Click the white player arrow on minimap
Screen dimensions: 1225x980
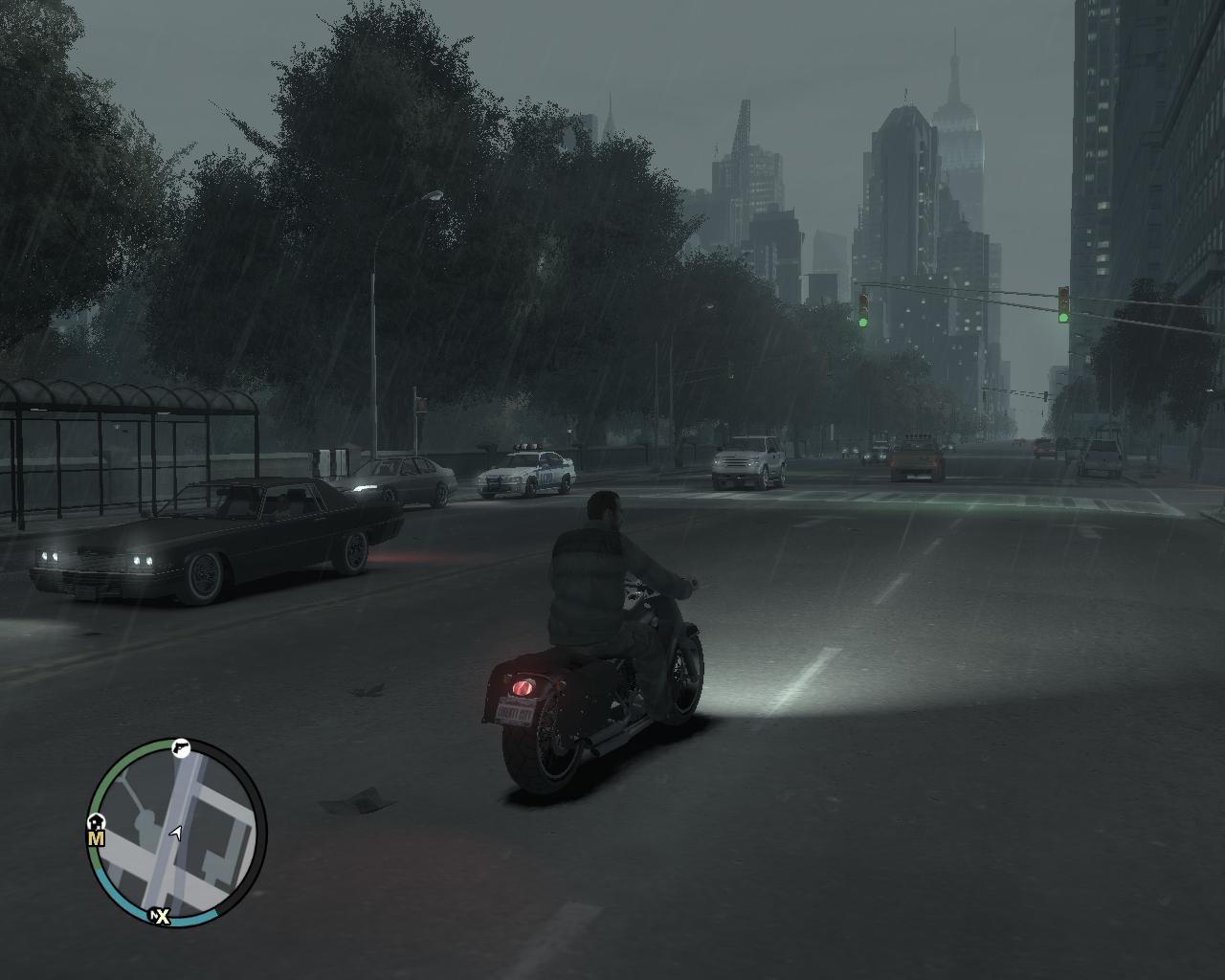(175, 834)
